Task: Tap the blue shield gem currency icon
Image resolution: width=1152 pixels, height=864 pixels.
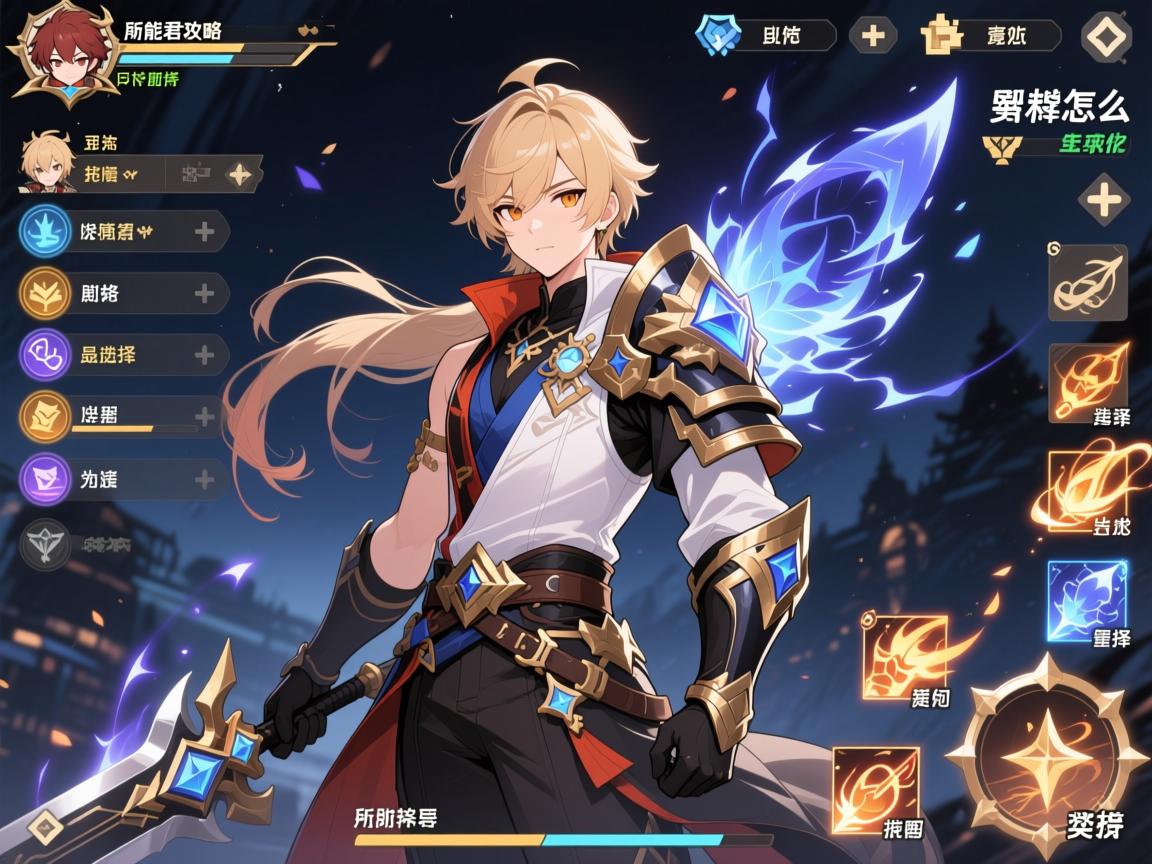Action: click(717, 35)
